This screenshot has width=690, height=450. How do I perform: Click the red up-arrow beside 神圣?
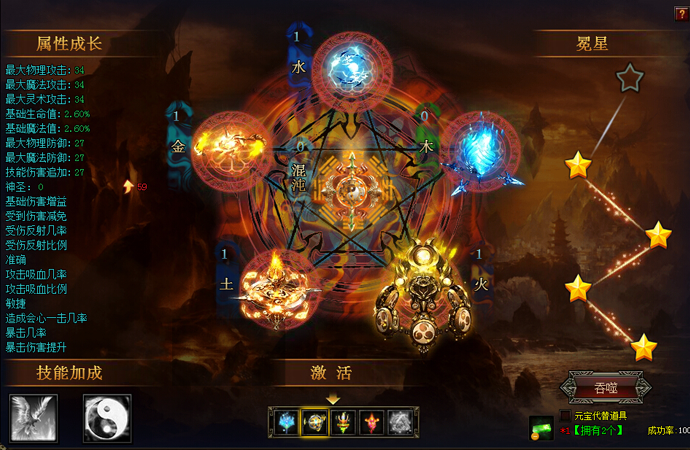pos(128,186)
